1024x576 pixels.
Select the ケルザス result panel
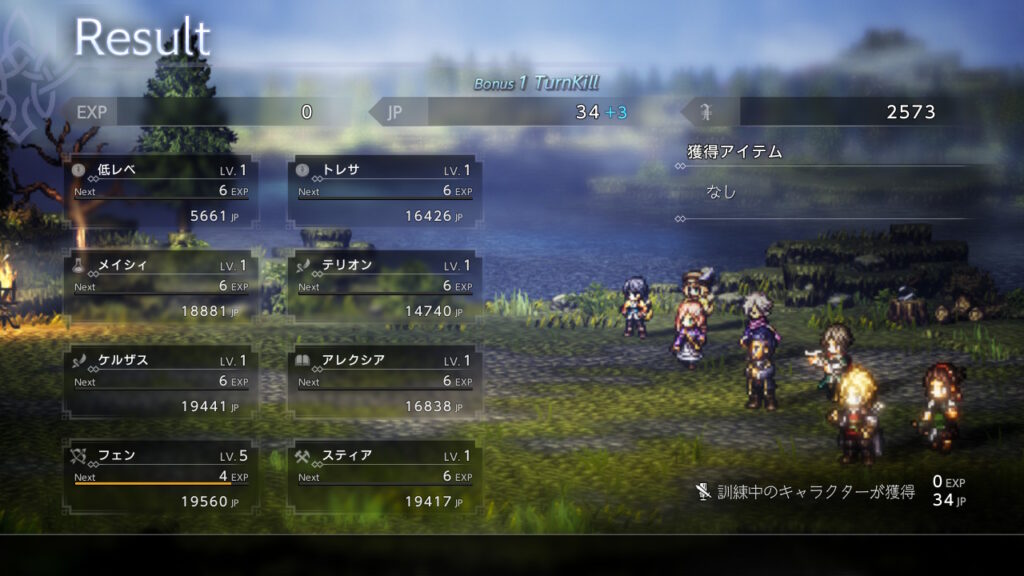161,382
